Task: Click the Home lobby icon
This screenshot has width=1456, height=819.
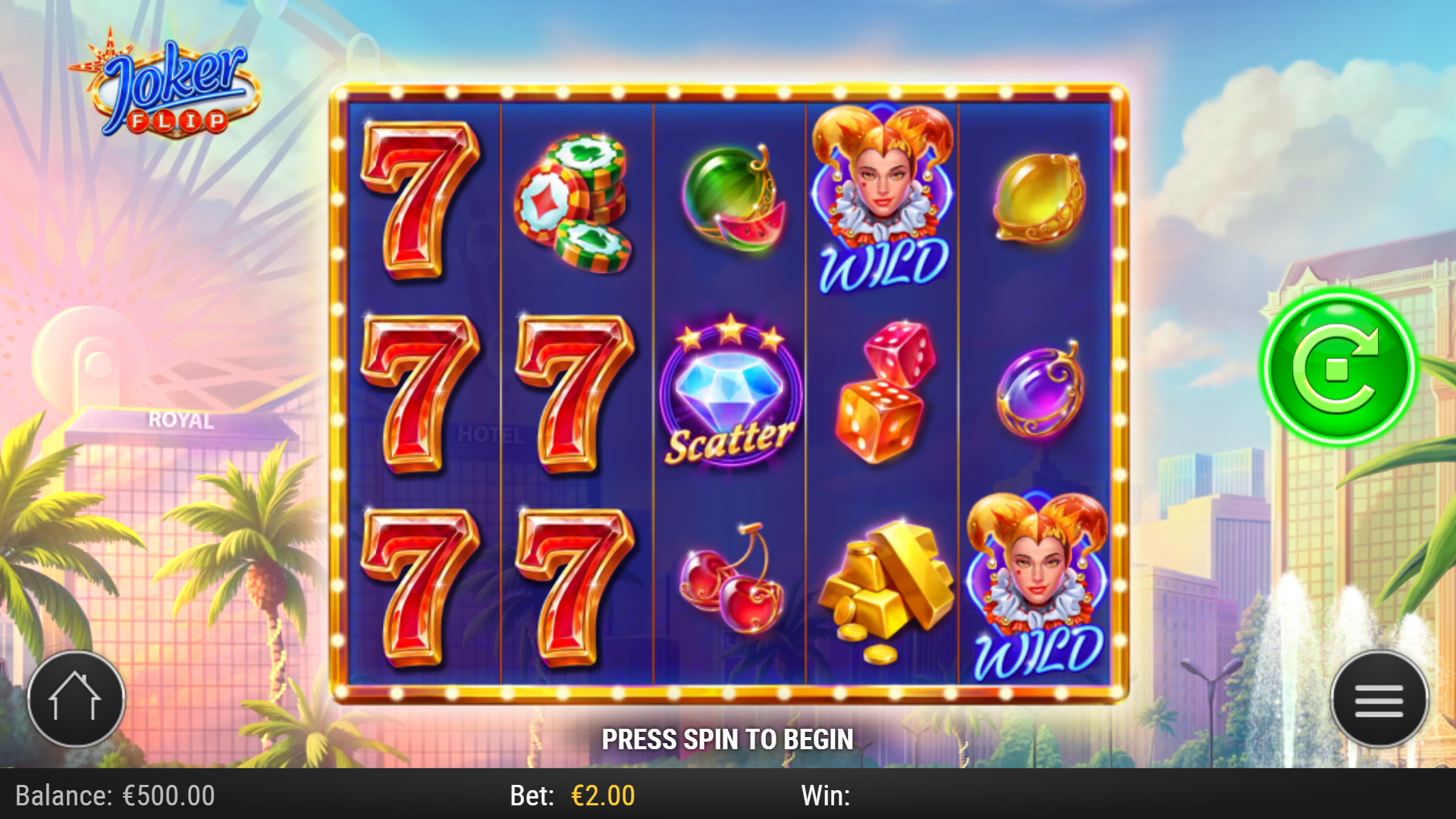Action: tap(74, 699)
